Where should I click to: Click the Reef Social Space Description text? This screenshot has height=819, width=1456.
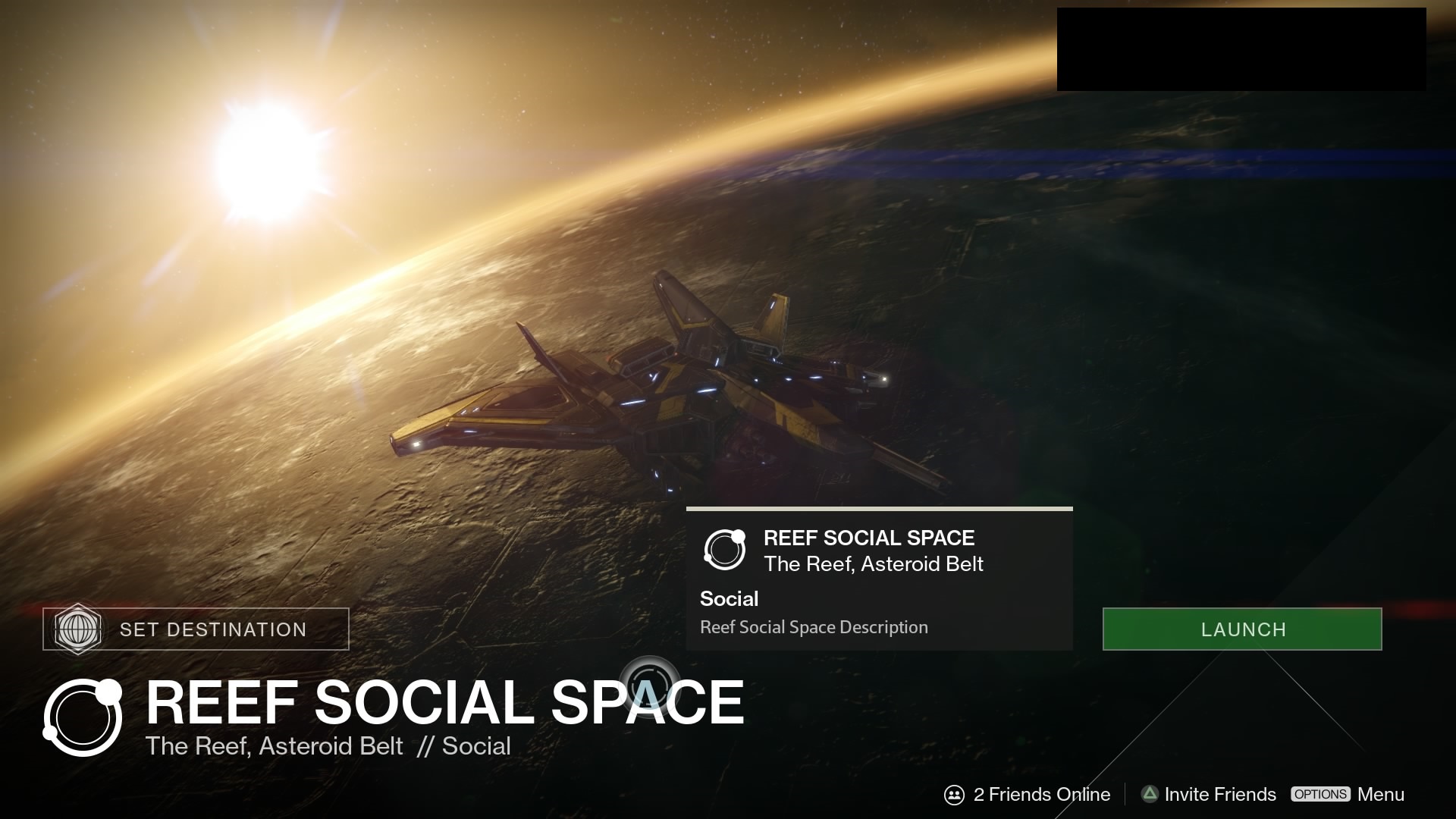pos(812,627)
